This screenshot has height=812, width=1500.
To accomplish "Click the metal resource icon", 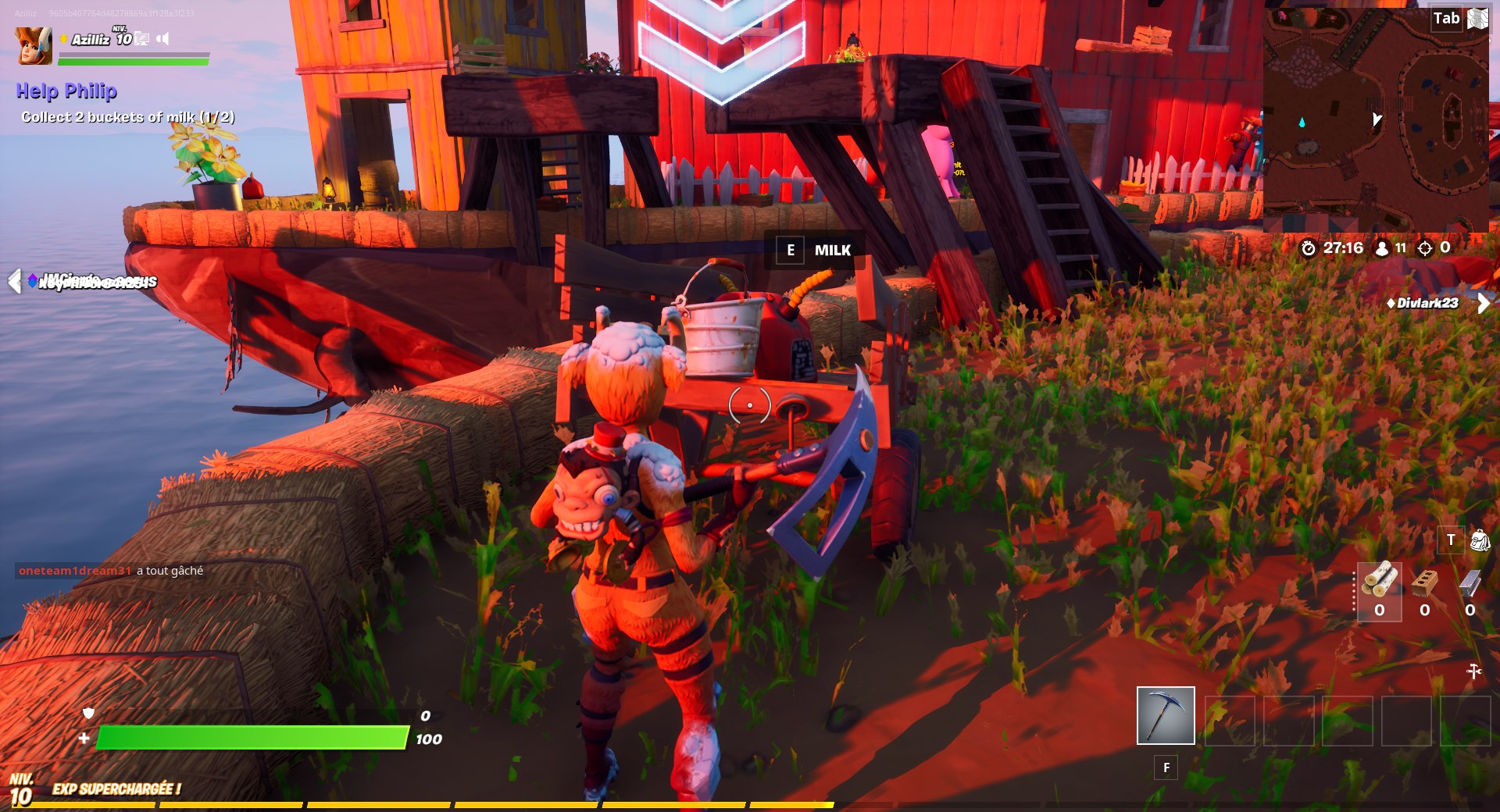I will coord(1470,583).
